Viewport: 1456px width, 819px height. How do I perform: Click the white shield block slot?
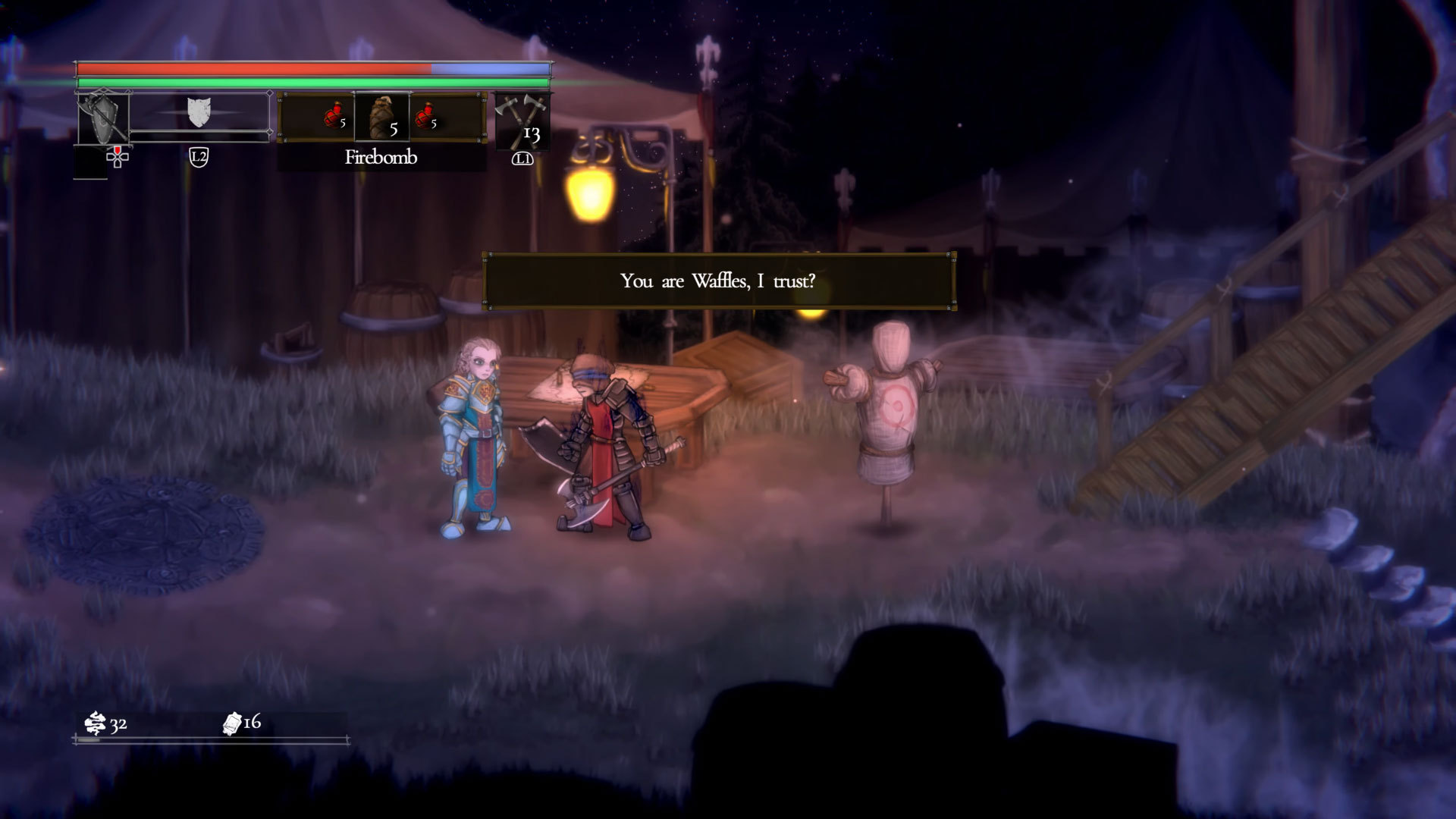pos(198,112)
